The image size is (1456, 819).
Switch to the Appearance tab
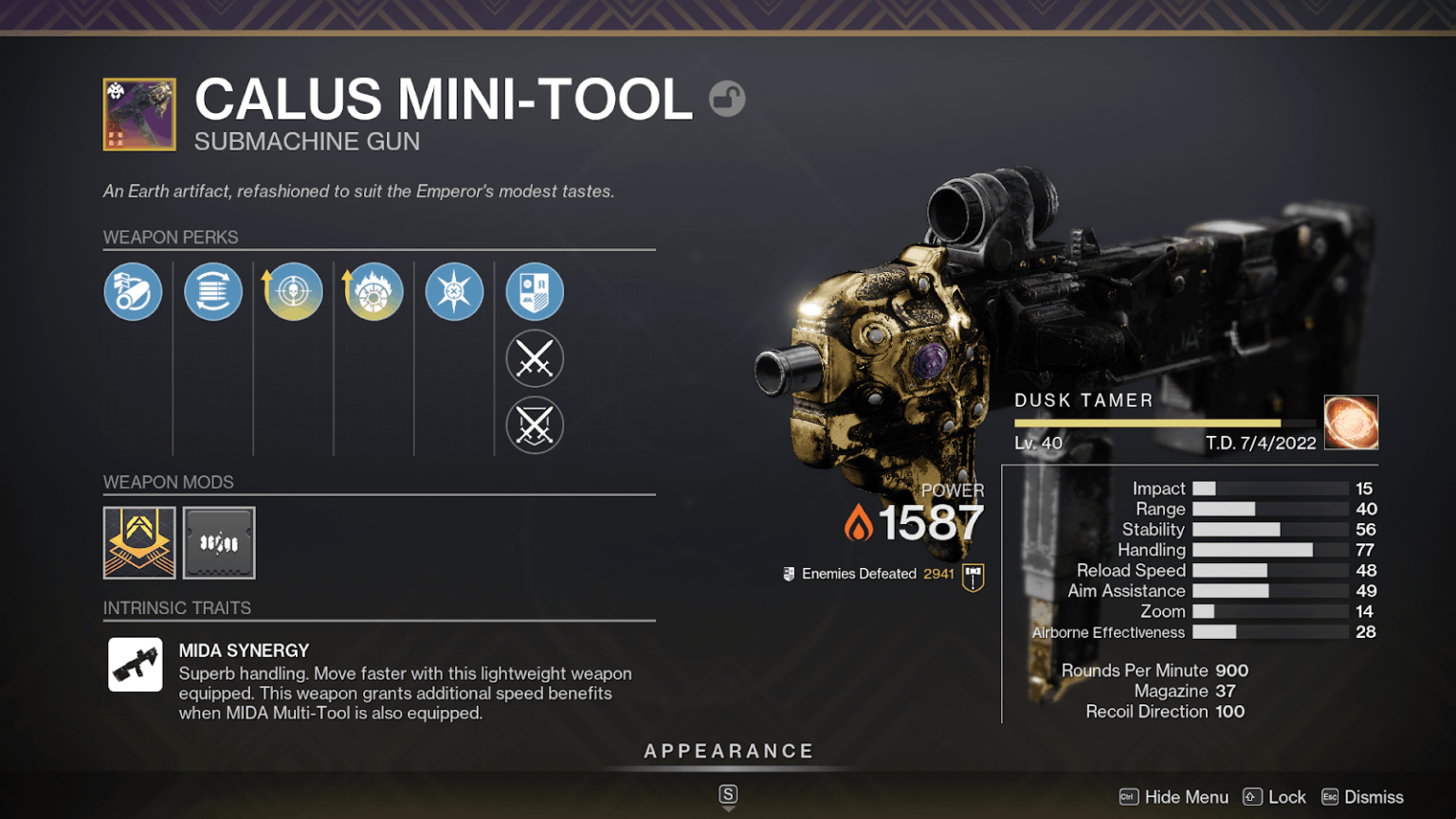pyautogui.click(x=728, y=750)
